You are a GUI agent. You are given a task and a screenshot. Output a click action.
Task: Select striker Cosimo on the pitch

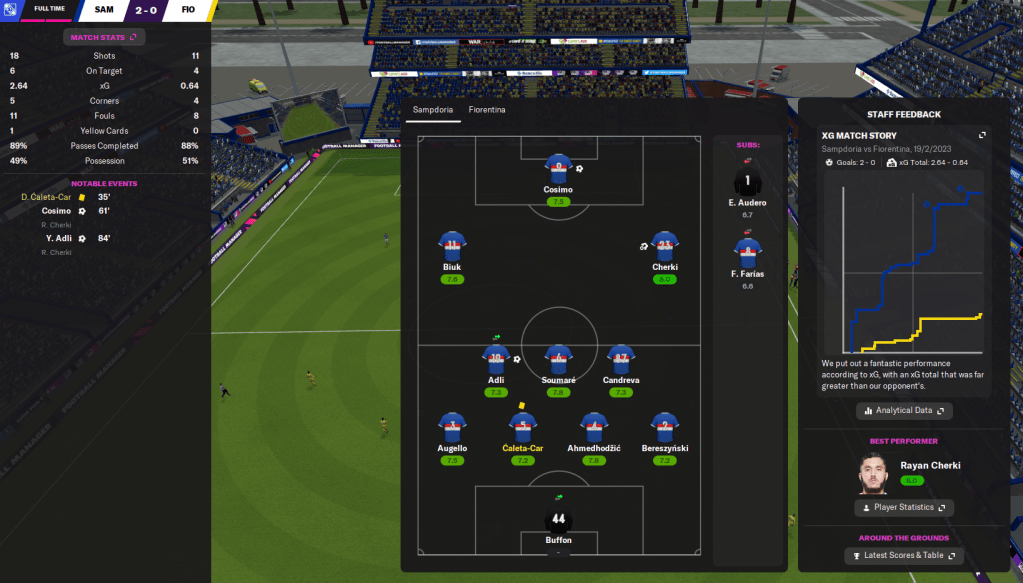[558, 169]
